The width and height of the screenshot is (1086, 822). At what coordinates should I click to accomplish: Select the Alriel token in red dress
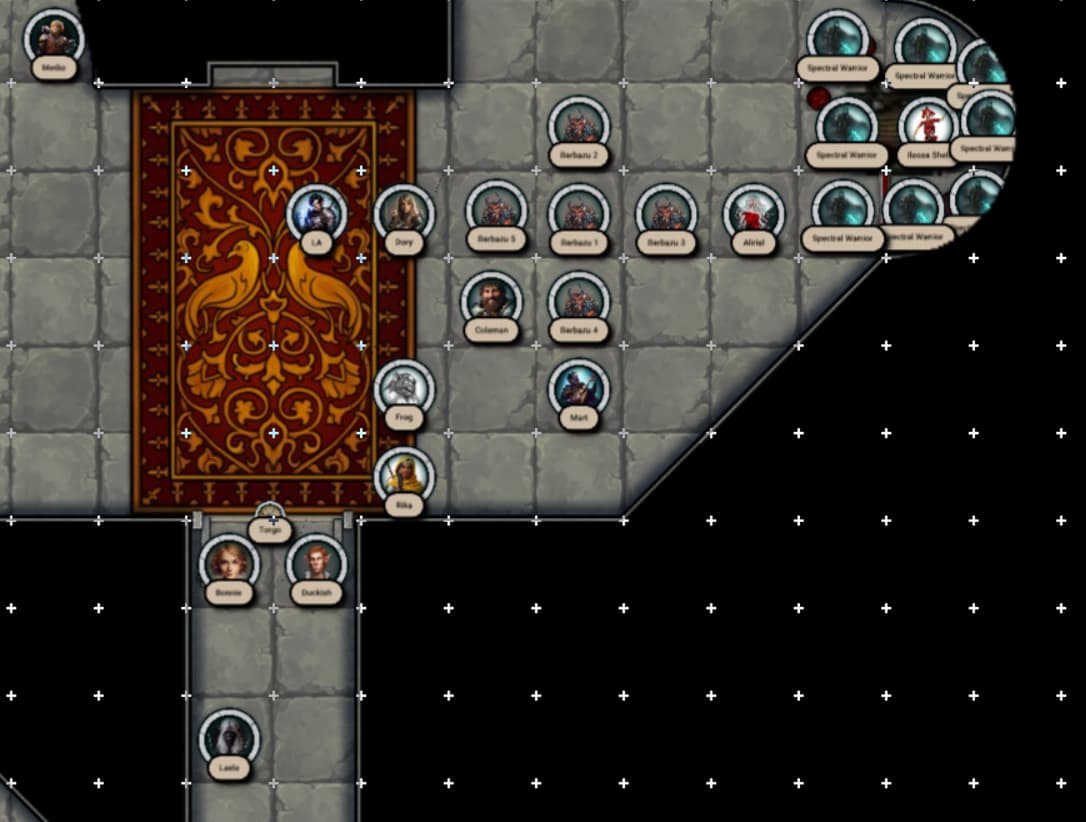point(753,213)
